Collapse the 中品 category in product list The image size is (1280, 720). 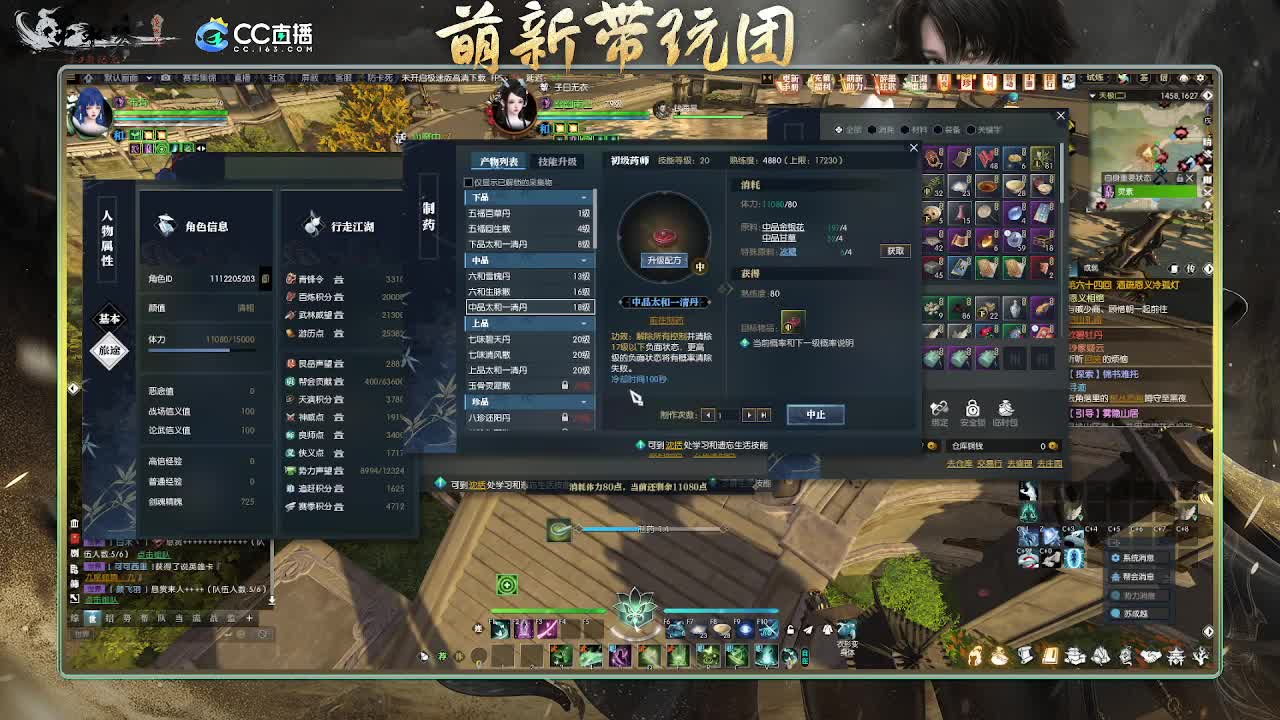click(x=582, y=261)
